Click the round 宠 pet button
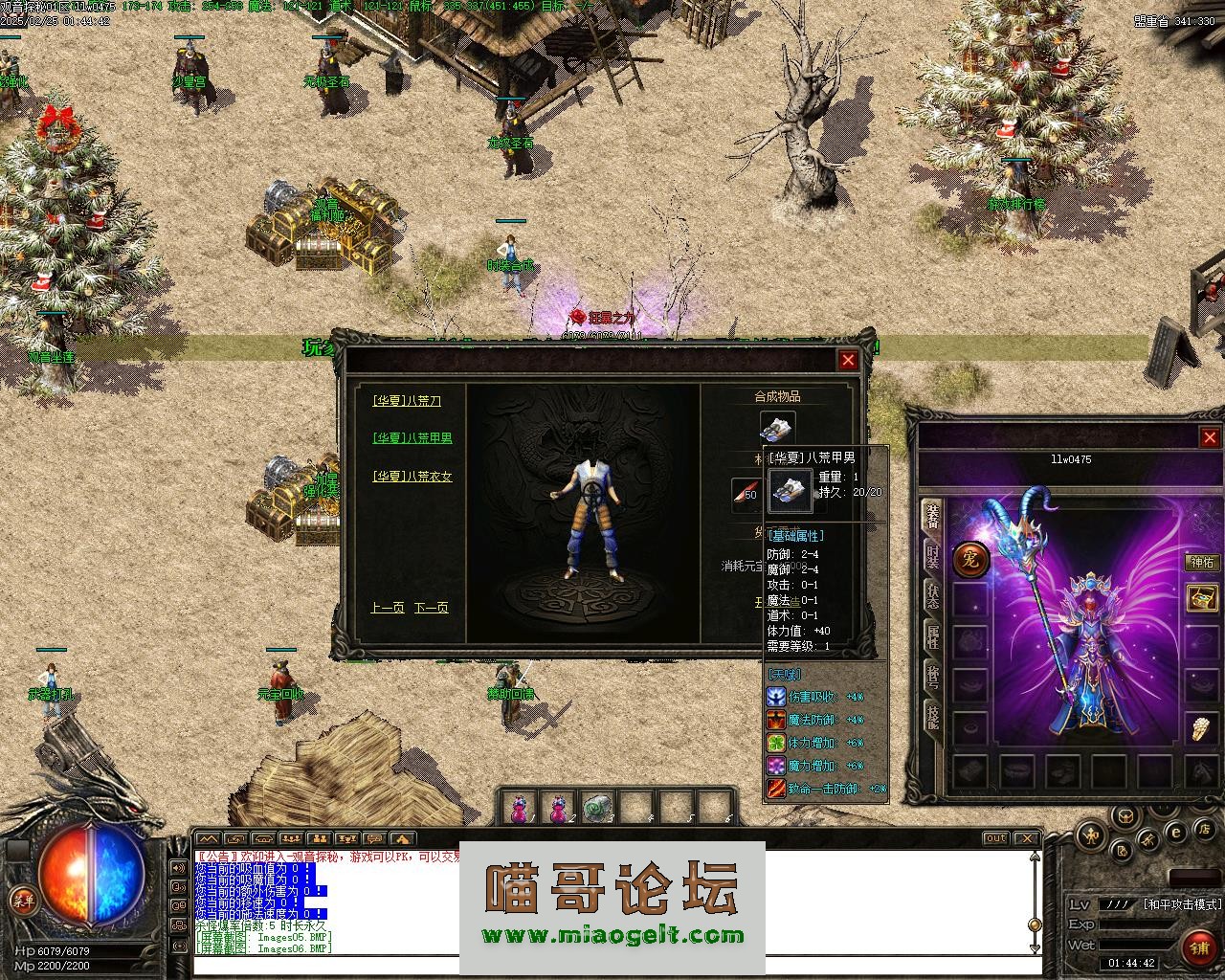The image size is (1225, 980). tap(970, 561)
